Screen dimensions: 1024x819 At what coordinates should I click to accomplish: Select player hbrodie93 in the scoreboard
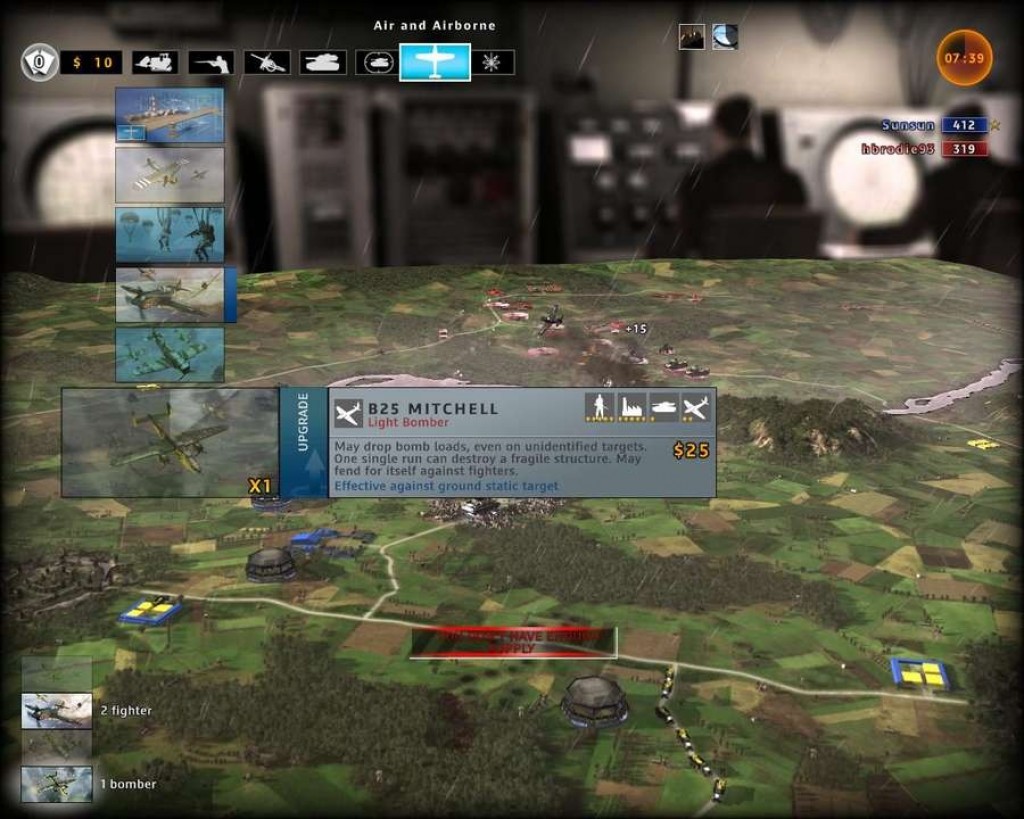coord(900,149)
